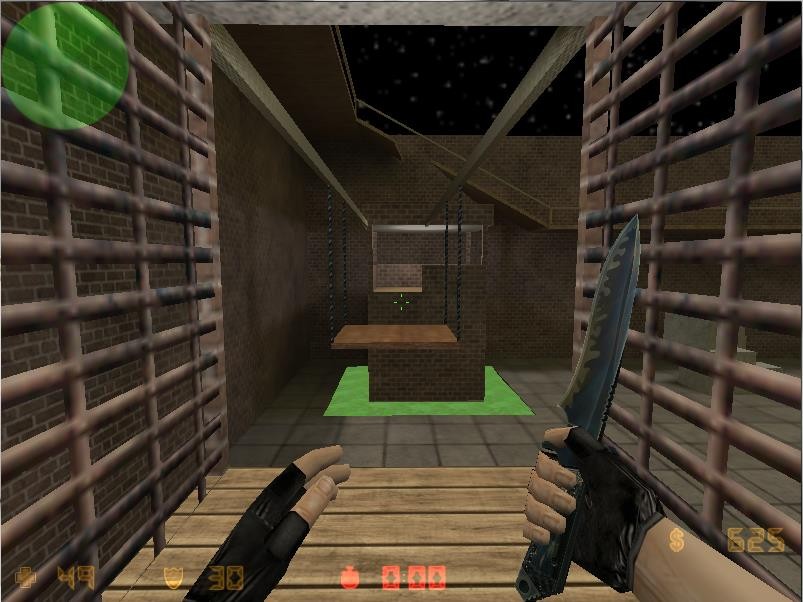
Task: Click the green circular radar minimap
Action: pyautogui.click(x=65, y=65)
